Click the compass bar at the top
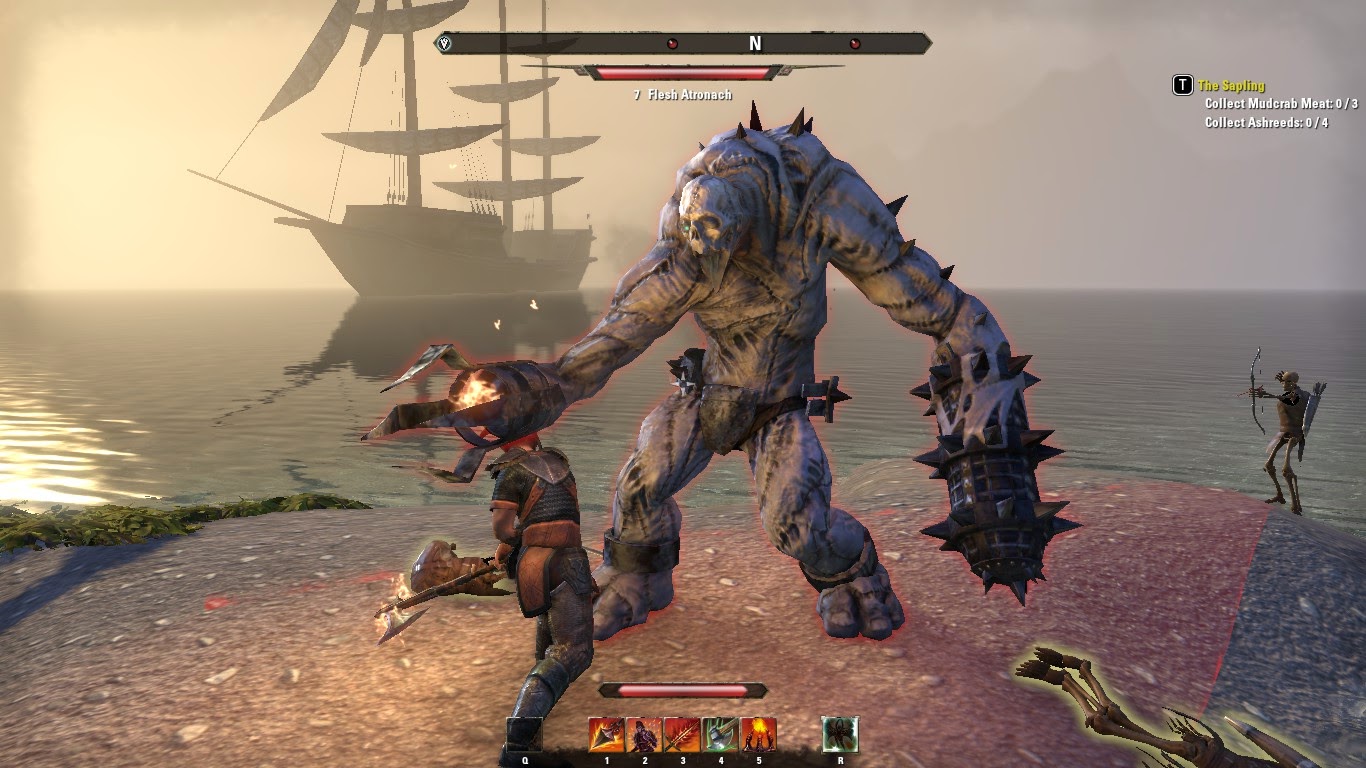The image size is (1366, 768). pyautogui.click(x=684, y=44)
